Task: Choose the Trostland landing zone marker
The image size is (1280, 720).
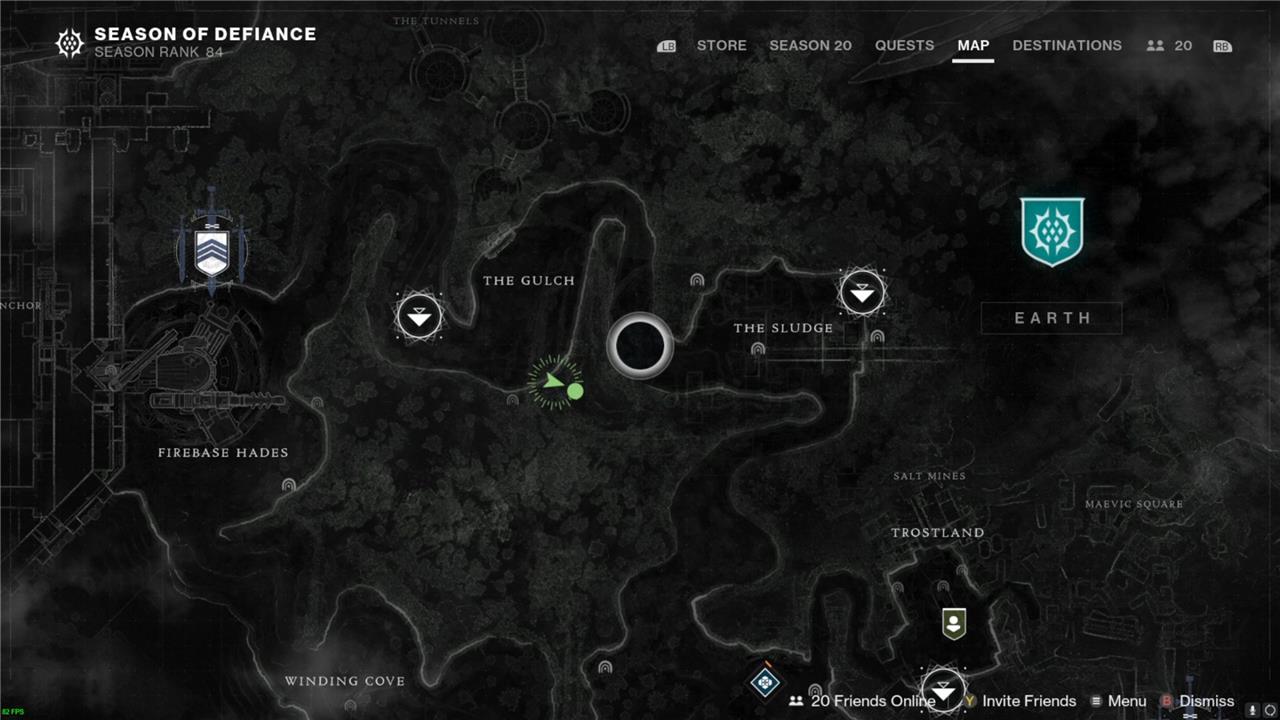Action: (x=942, y=690)
